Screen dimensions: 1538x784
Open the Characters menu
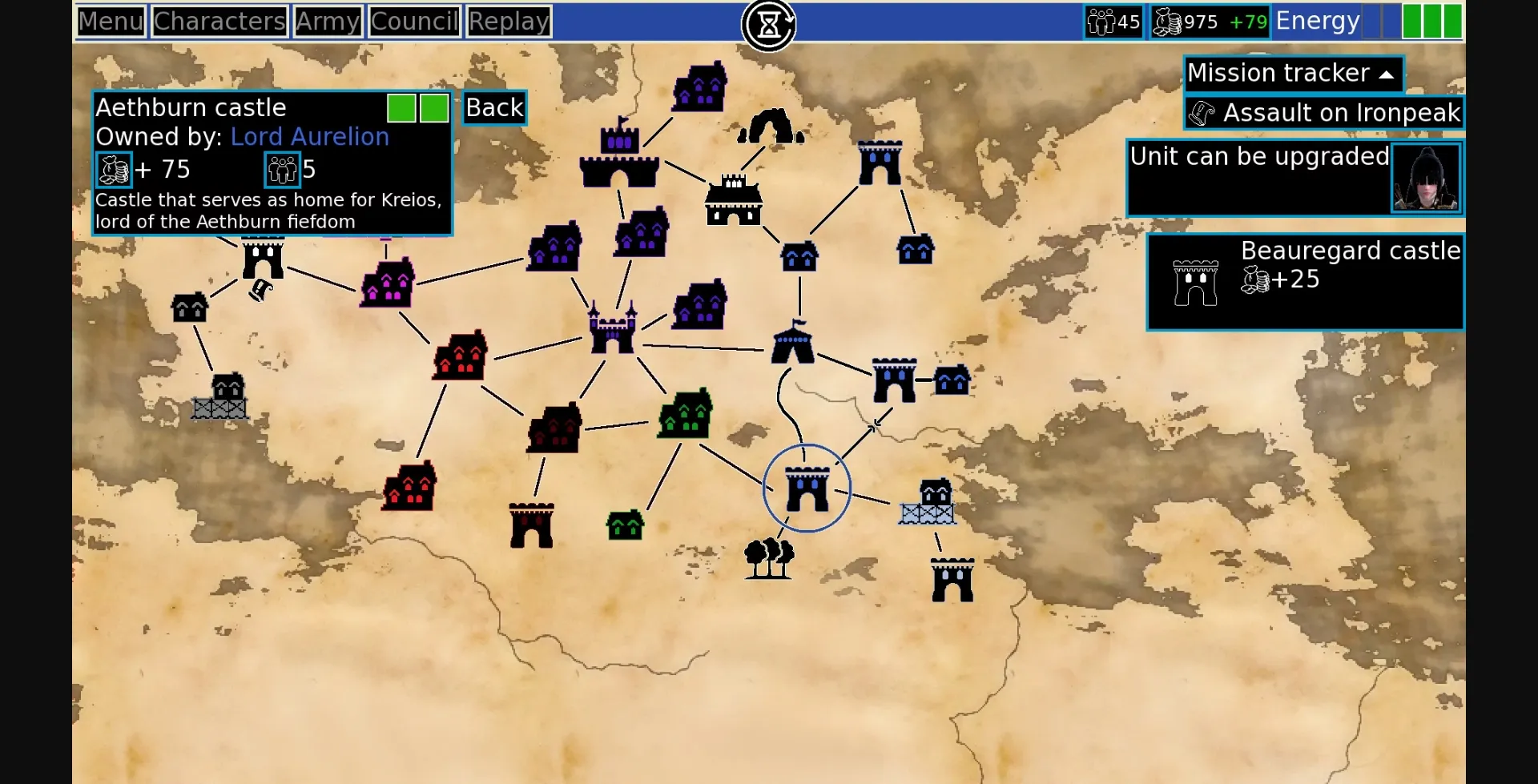click(219, 21)
